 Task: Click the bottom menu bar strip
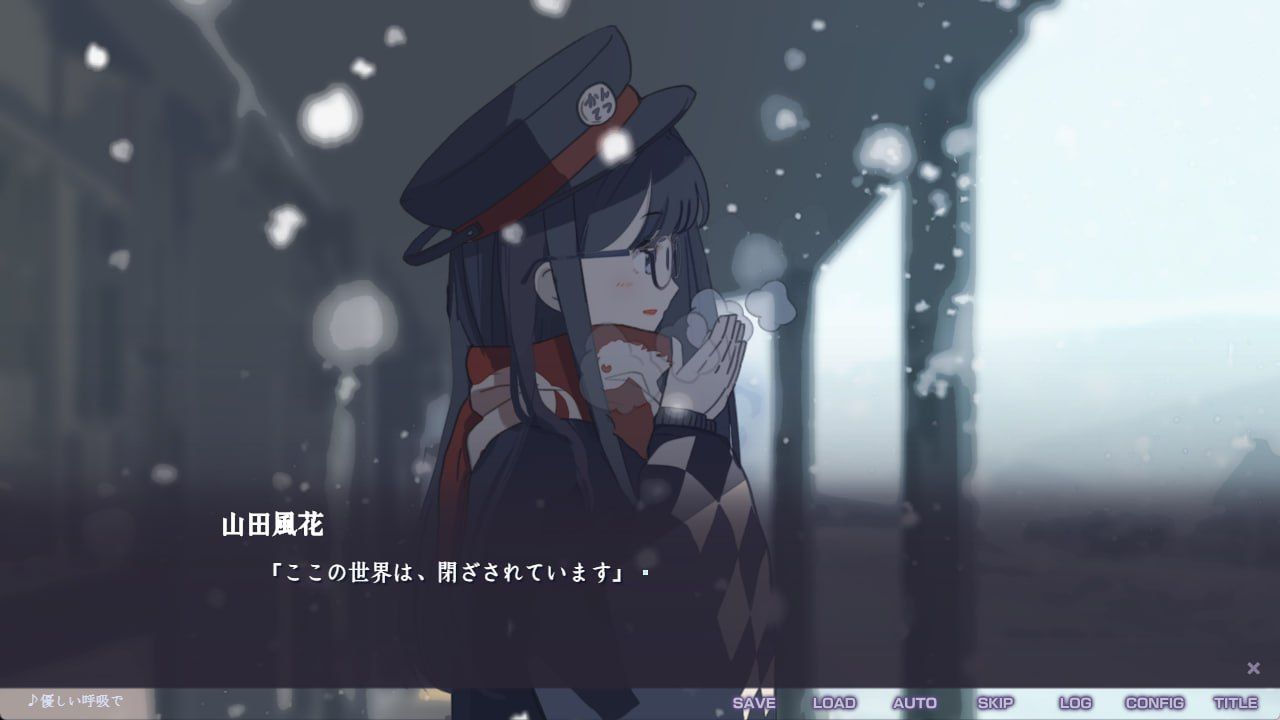point(640,703)
